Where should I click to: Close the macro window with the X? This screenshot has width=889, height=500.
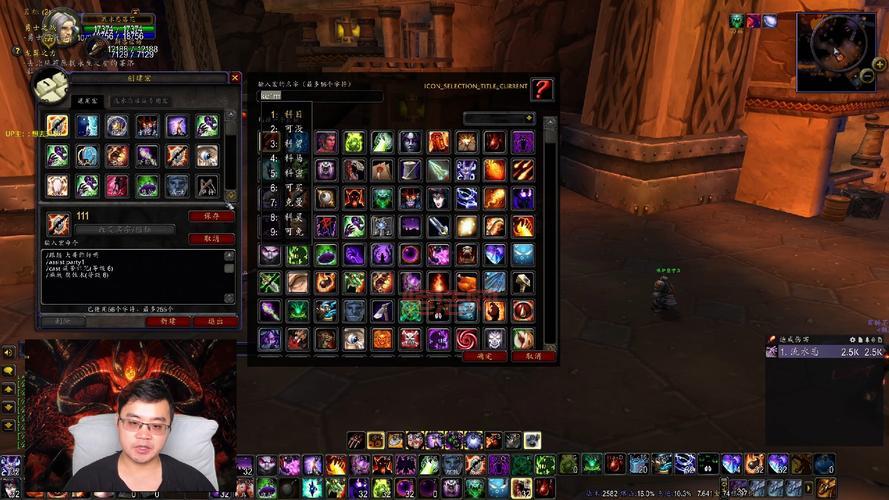[235, 77]
